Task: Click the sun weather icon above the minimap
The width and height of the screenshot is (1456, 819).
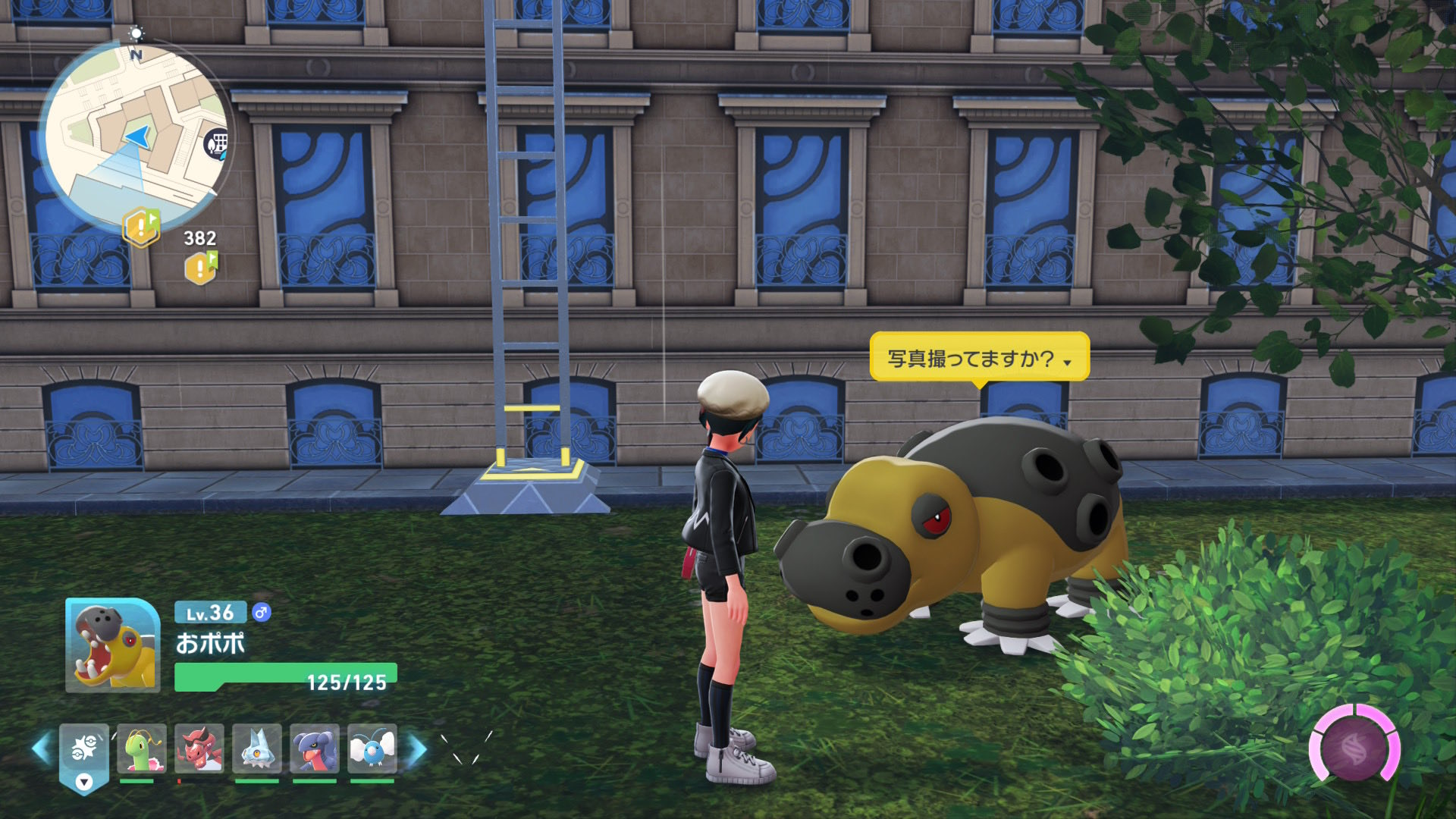Action: pos(136,33)
